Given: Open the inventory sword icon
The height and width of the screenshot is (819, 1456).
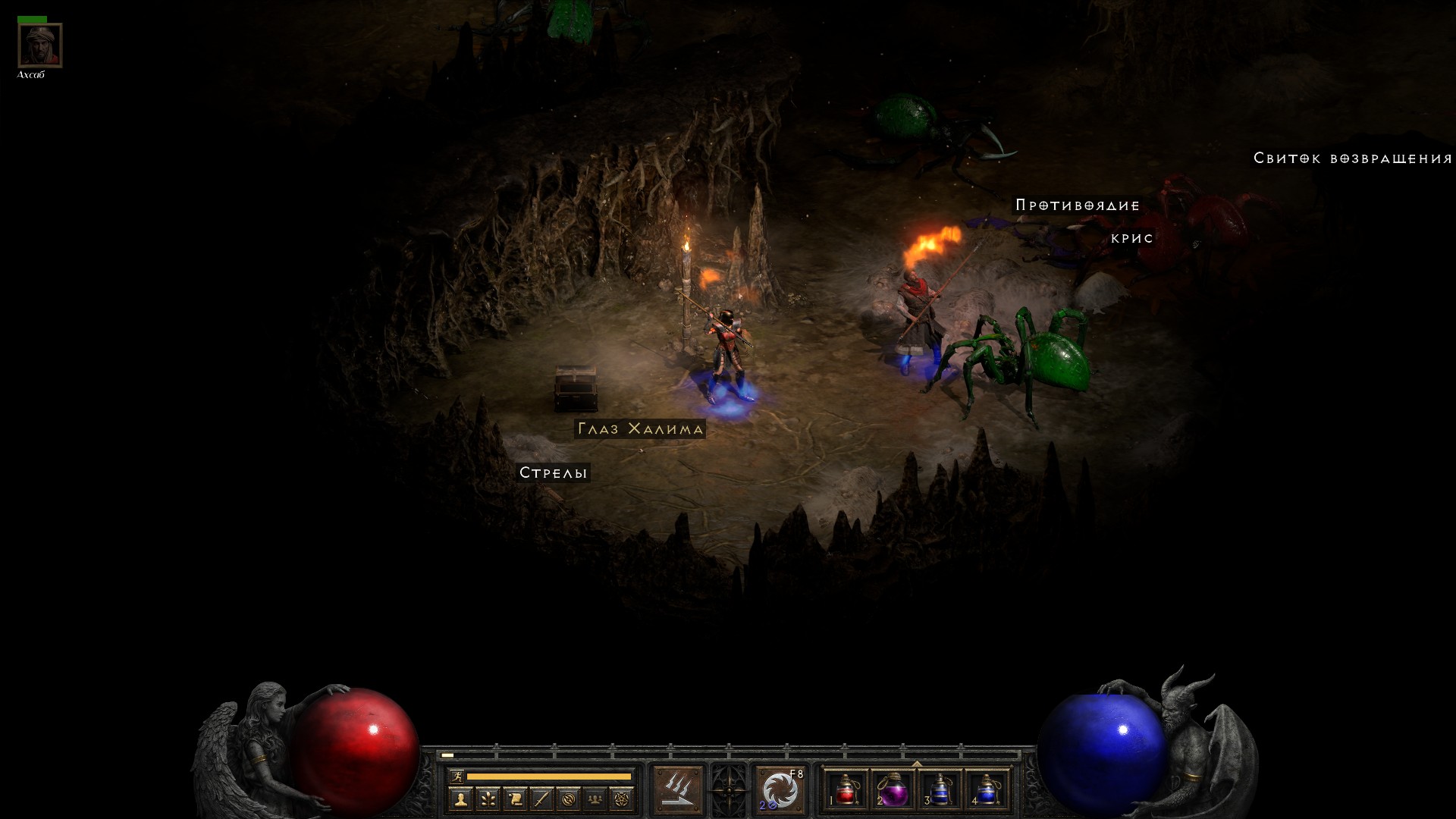Looking at the screenshot, I should tap(541, 799).
